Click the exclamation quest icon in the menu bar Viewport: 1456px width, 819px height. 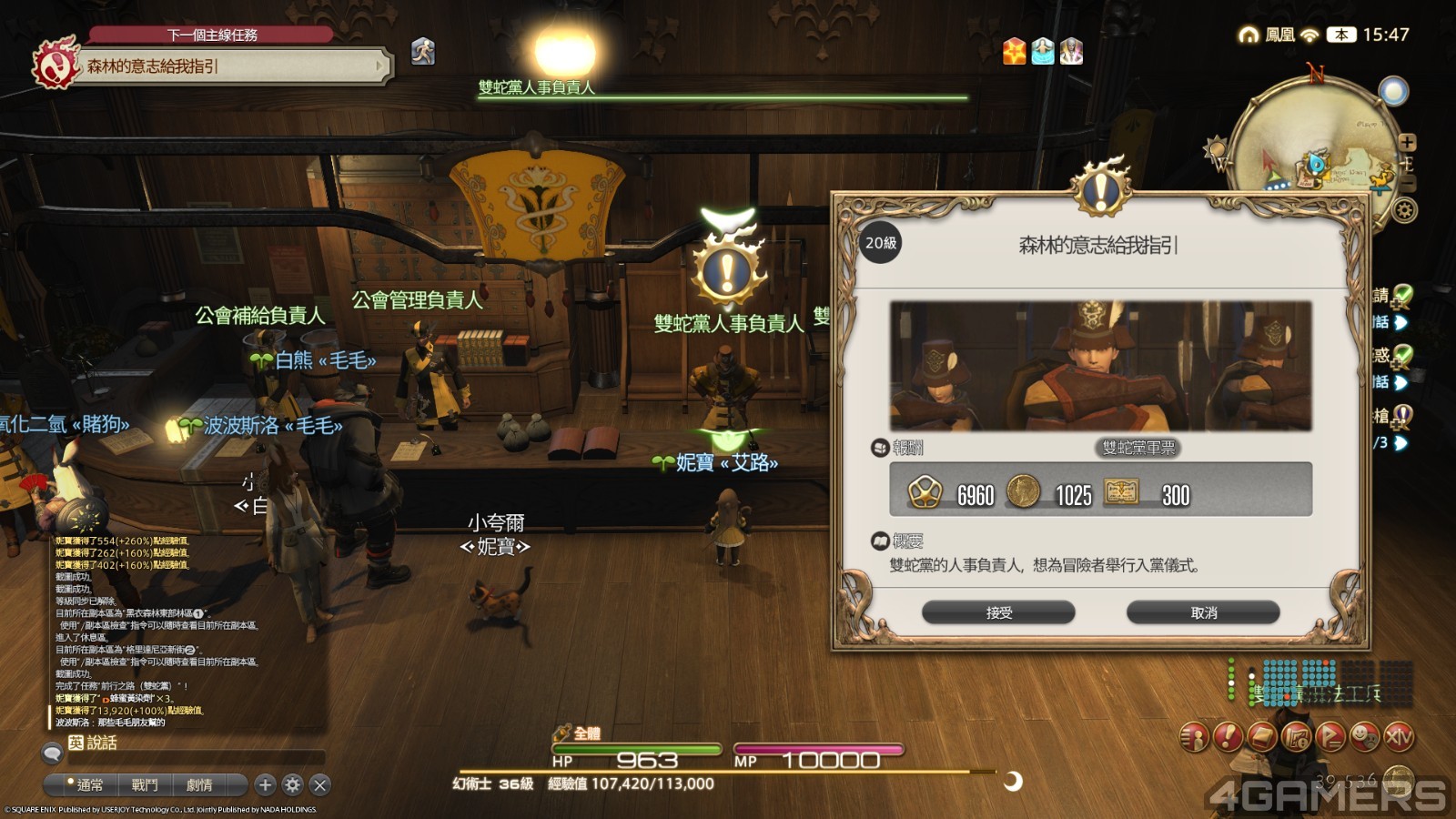pyautogui.click(x=1226, y=737)
